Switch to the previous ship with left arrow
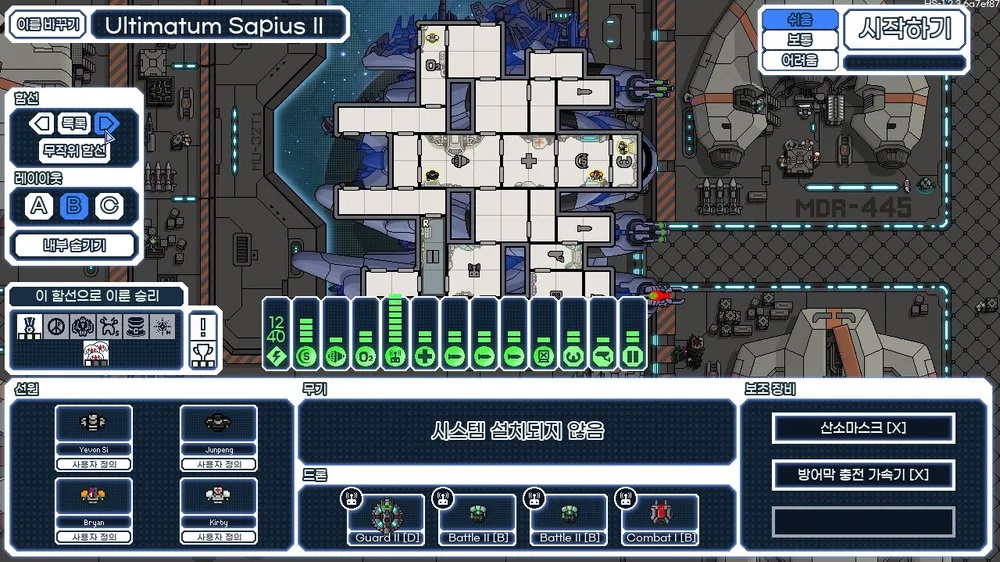The width and height of the screenshot is (1000, 562). (41, 124)
